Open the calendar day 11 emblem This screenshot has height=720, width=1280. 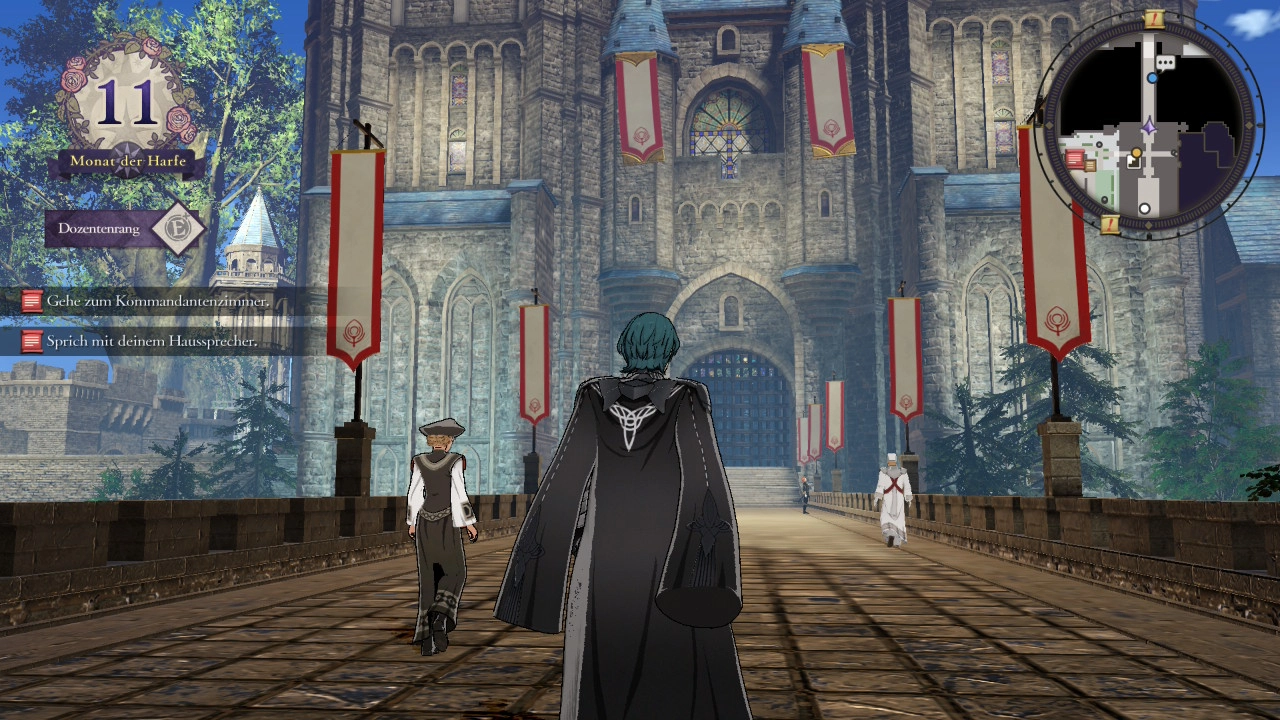coord(128,101)
